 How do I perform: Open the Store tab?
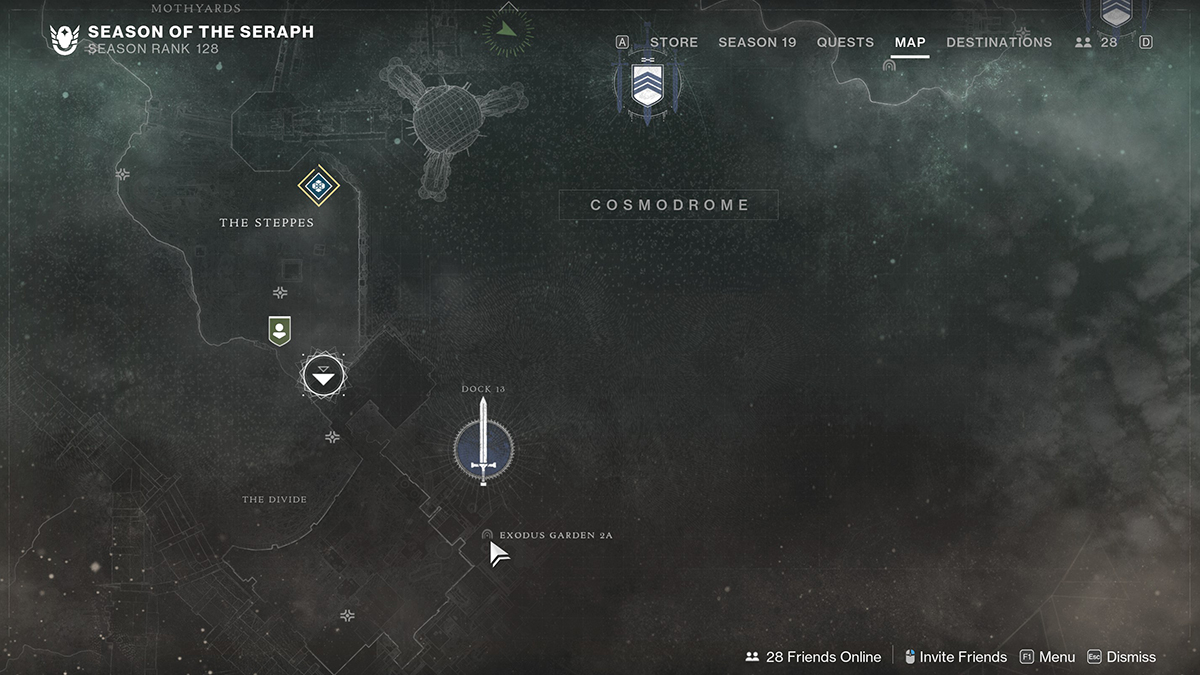pos(673,42)
